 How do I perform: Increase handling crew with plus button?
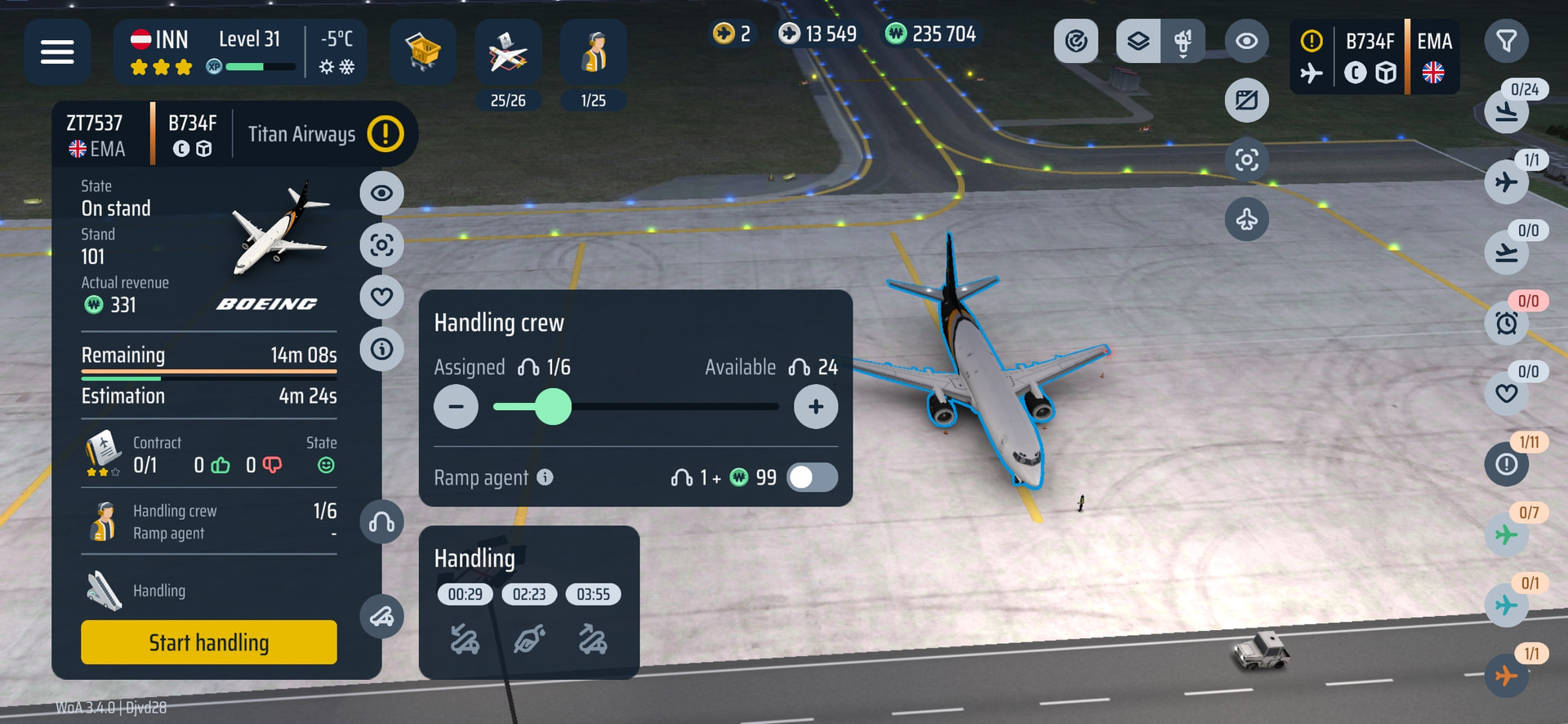[815, 407]
